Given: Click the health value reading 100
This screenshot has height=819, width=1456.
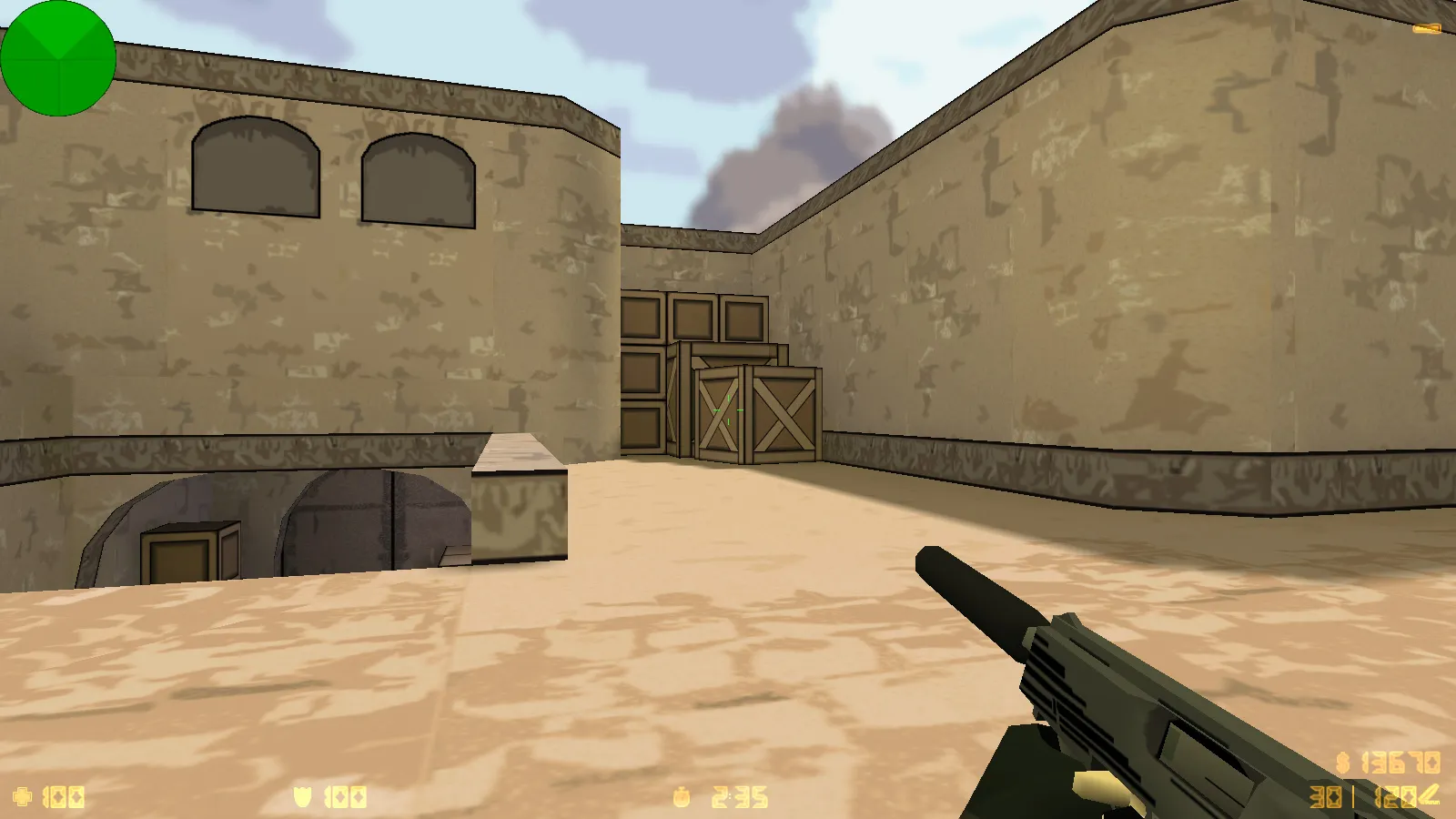Looking at the screenshot, I should point(62,795).
